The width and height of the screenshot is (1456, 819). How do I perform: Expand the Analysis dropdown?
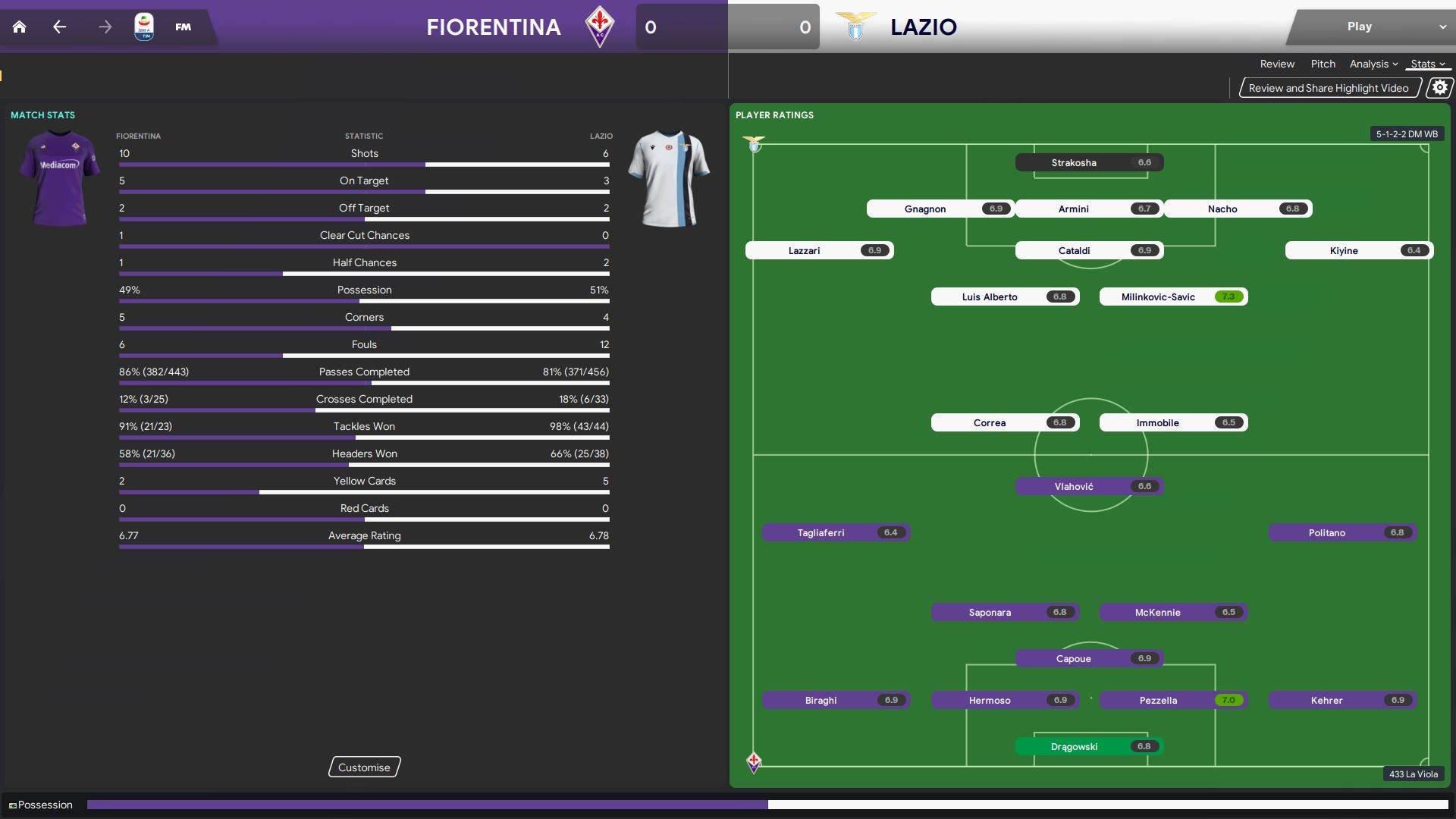1373,64
